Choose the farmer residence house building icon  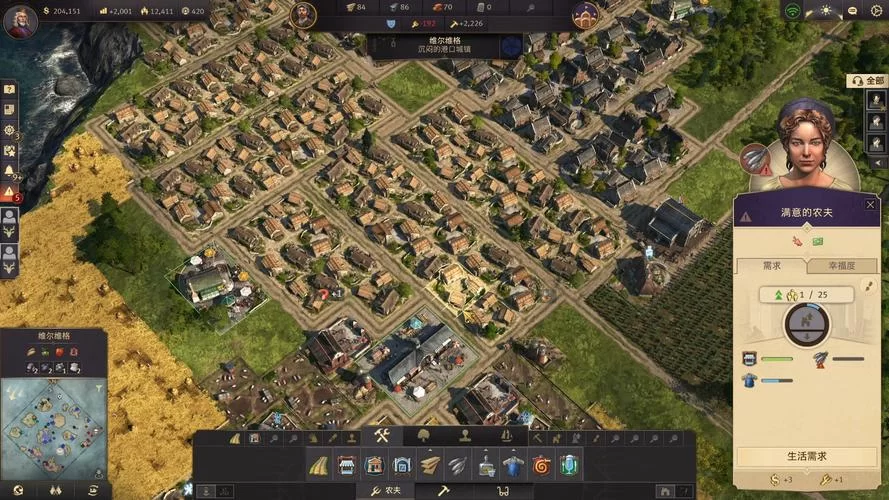pyautogui.click(x=374, y=465)
